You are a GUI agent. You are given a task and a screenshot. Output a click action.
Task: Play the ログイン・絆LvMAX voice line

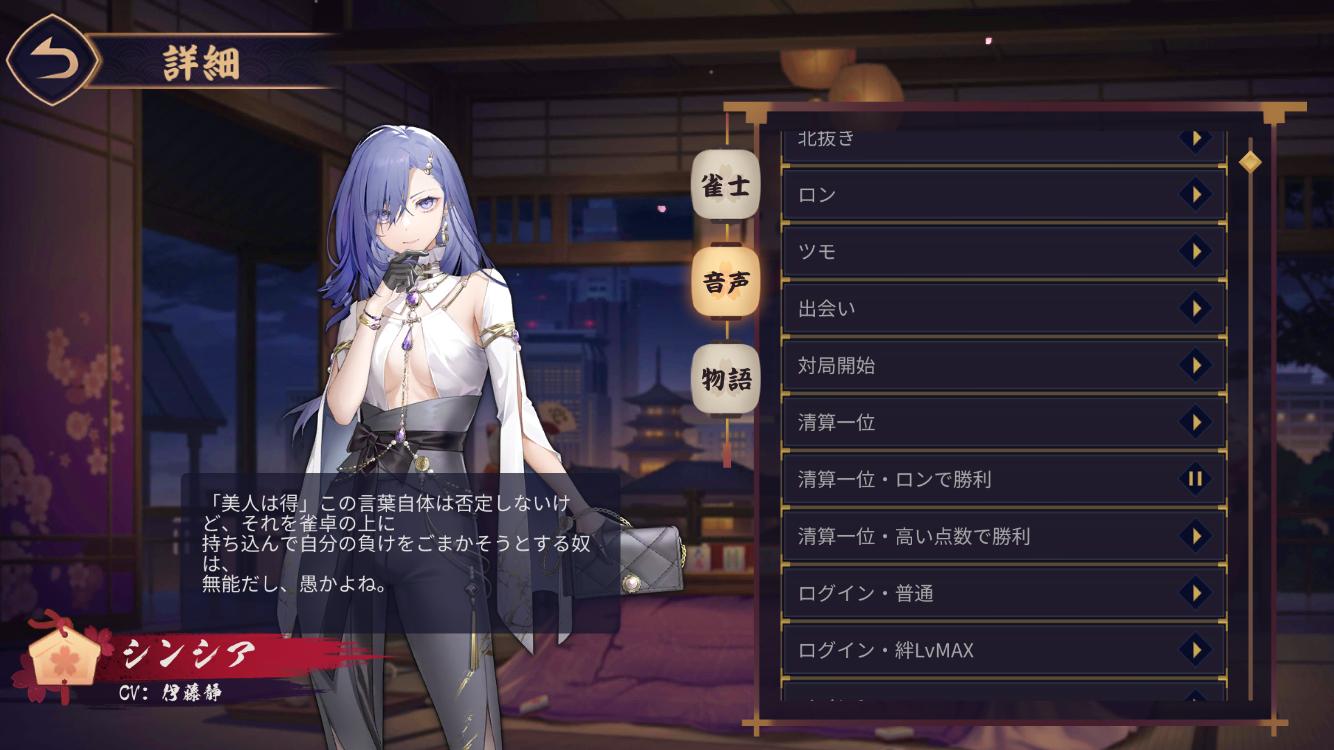click(x=1194, y=650)
